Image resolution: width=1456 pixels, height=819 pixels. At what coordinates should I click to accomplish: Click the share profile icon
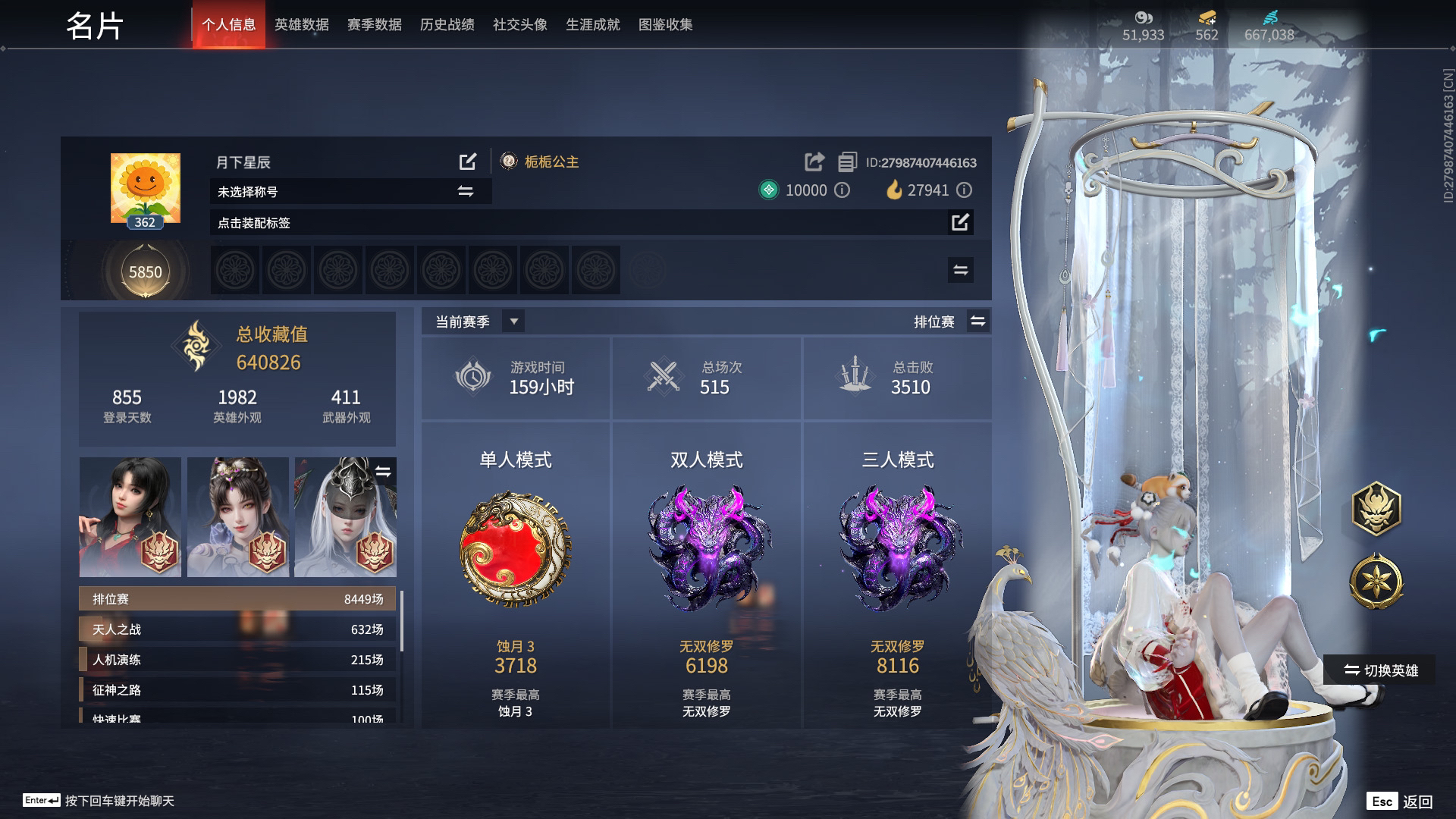point(814,162)
